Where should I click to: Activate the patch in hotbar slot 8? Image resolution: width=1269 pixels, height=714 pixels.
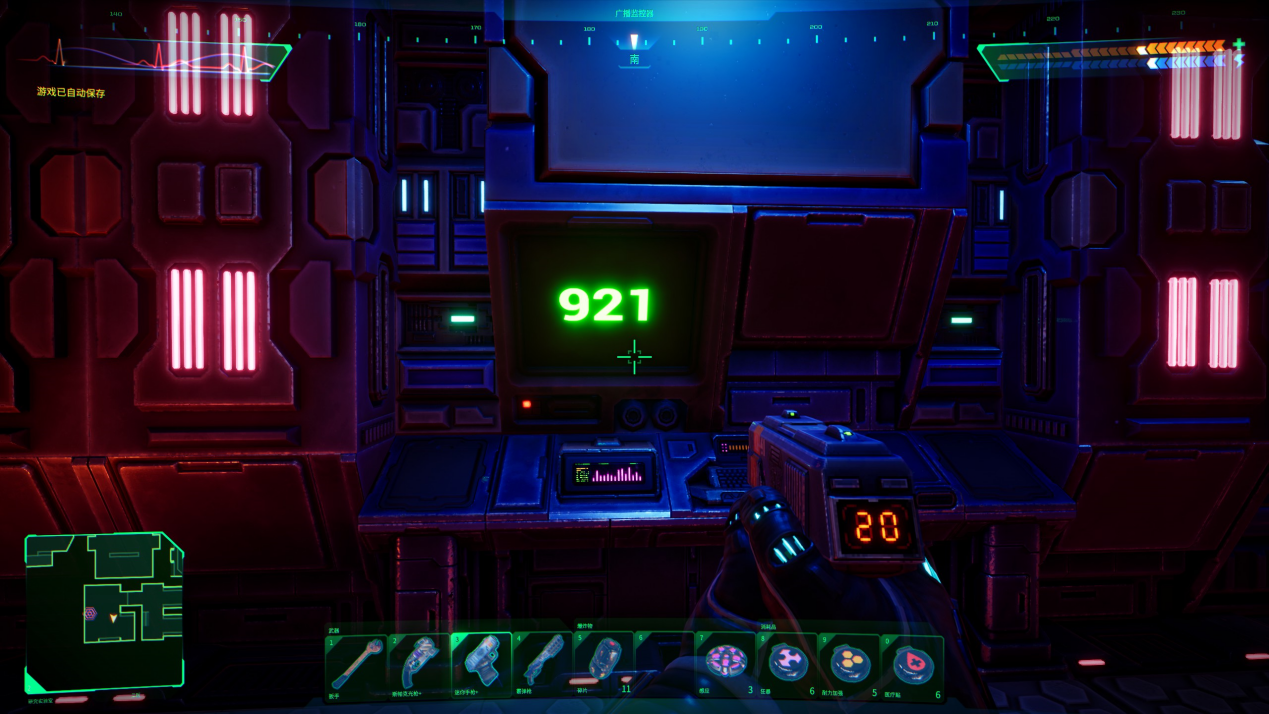point(788,662)
